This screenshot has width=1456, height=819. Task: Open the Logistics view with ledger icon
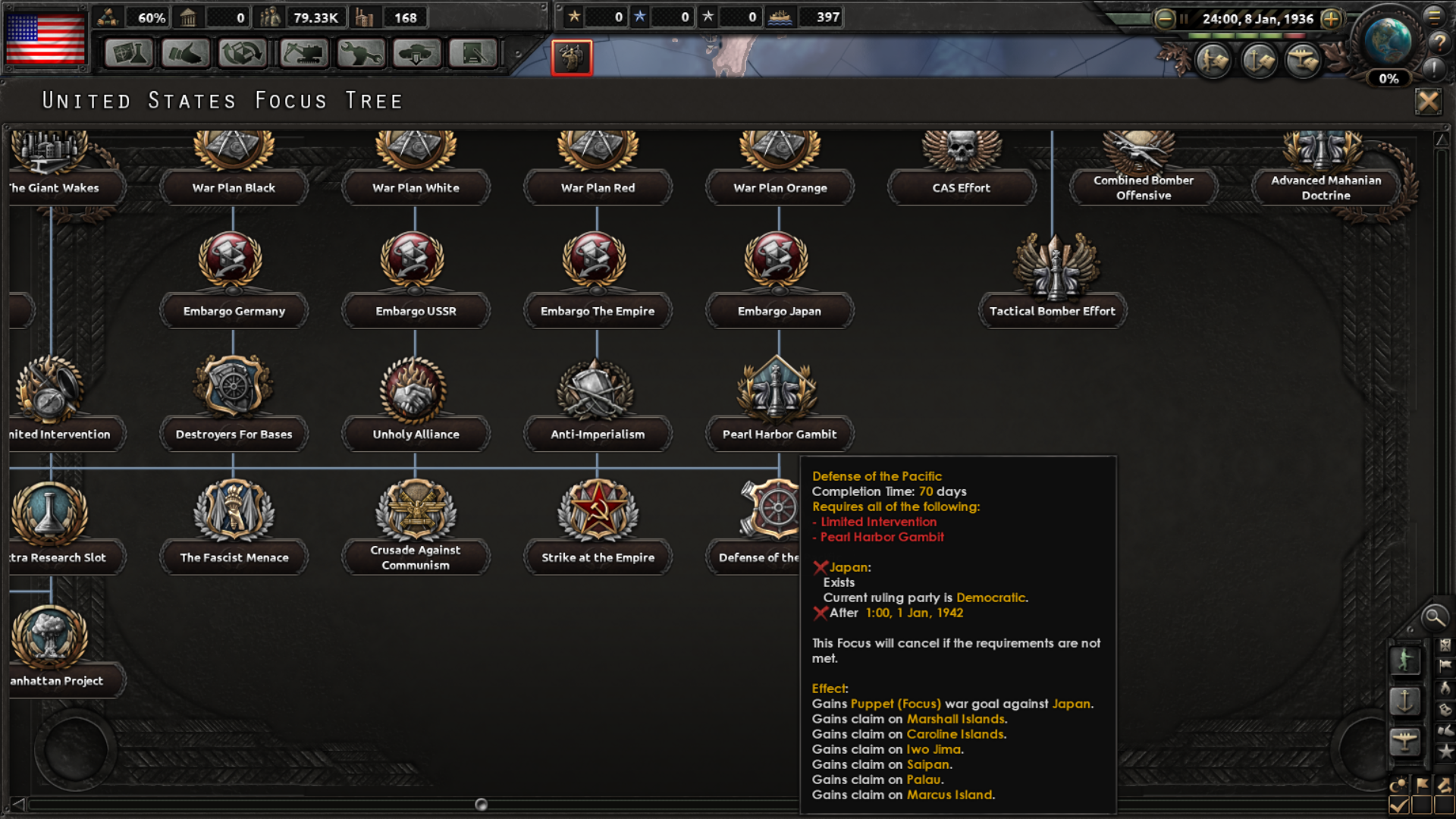click(x=473, y=54)
